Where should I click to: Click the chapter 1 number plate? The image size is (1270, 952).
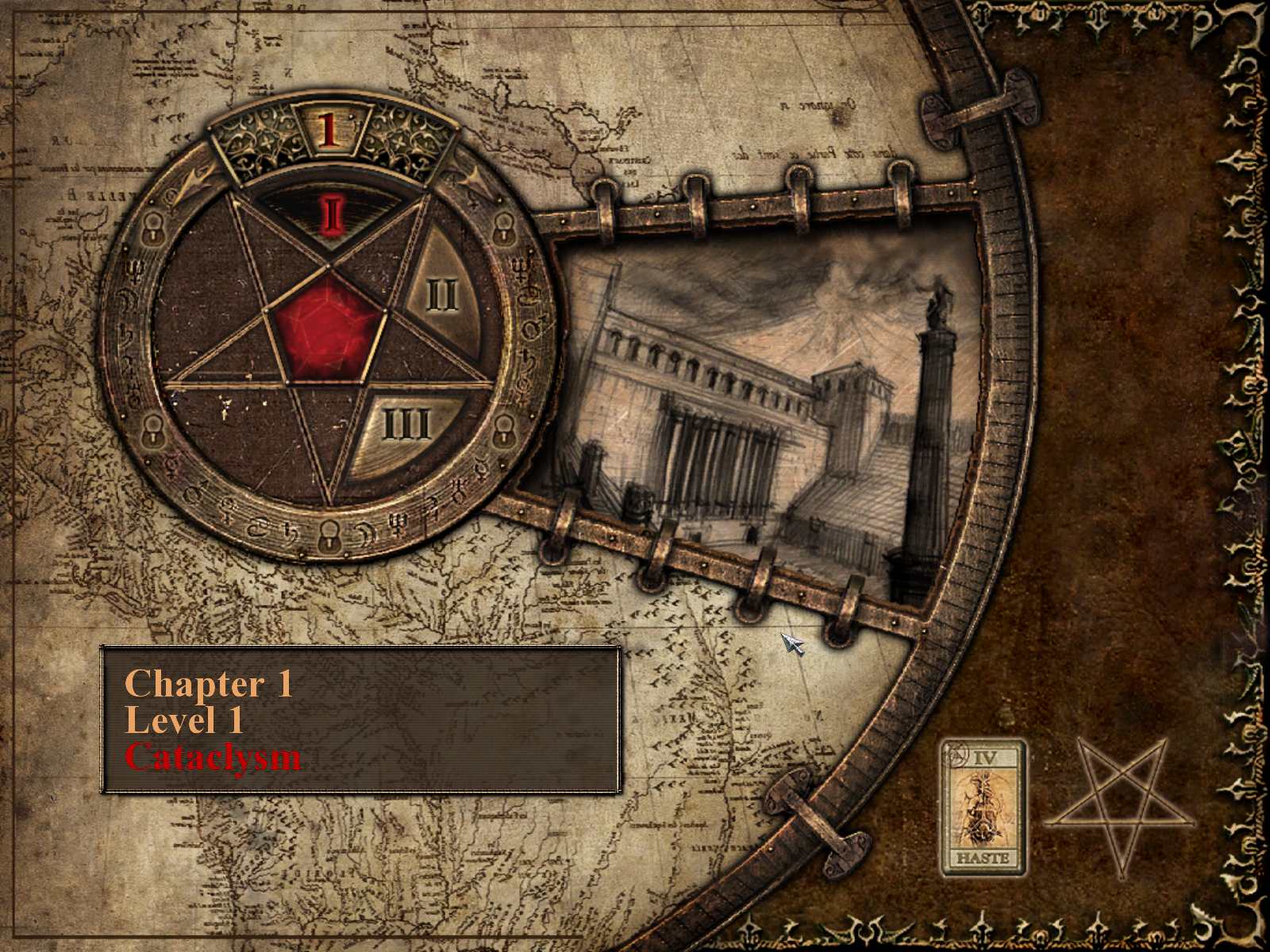[x=328, y=129]
